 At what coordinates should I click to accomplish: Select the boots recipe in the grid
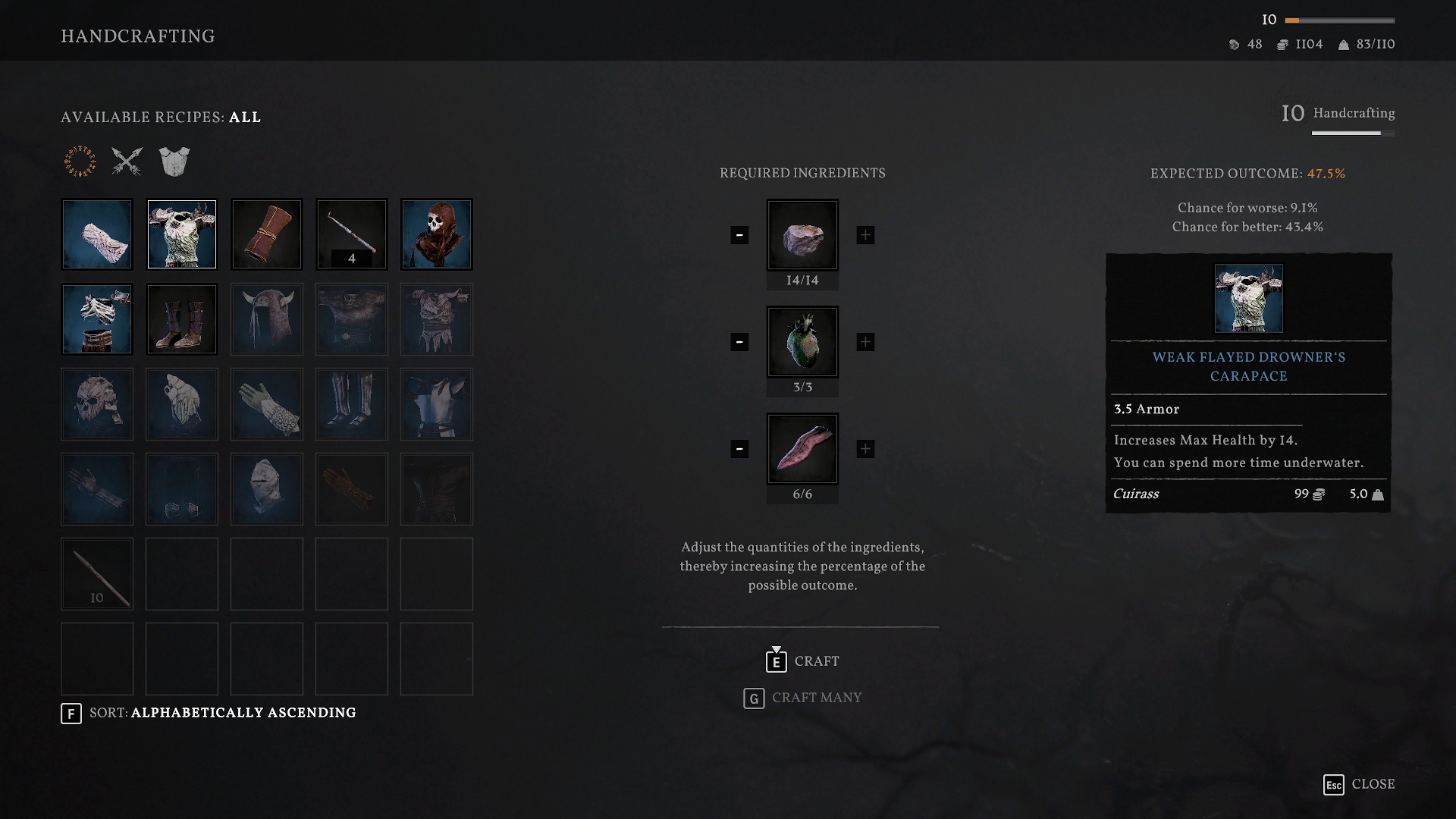181,318
